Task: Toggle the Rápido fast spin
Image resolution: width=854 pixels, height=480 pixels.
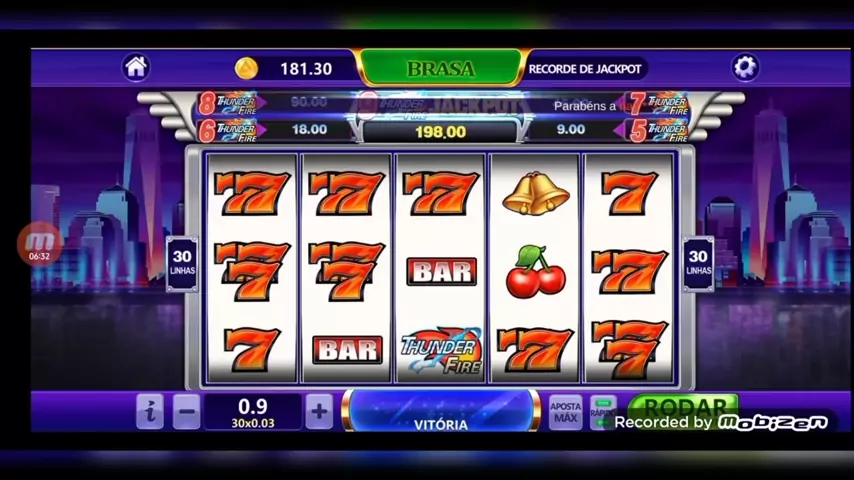Action: (603, 409)
